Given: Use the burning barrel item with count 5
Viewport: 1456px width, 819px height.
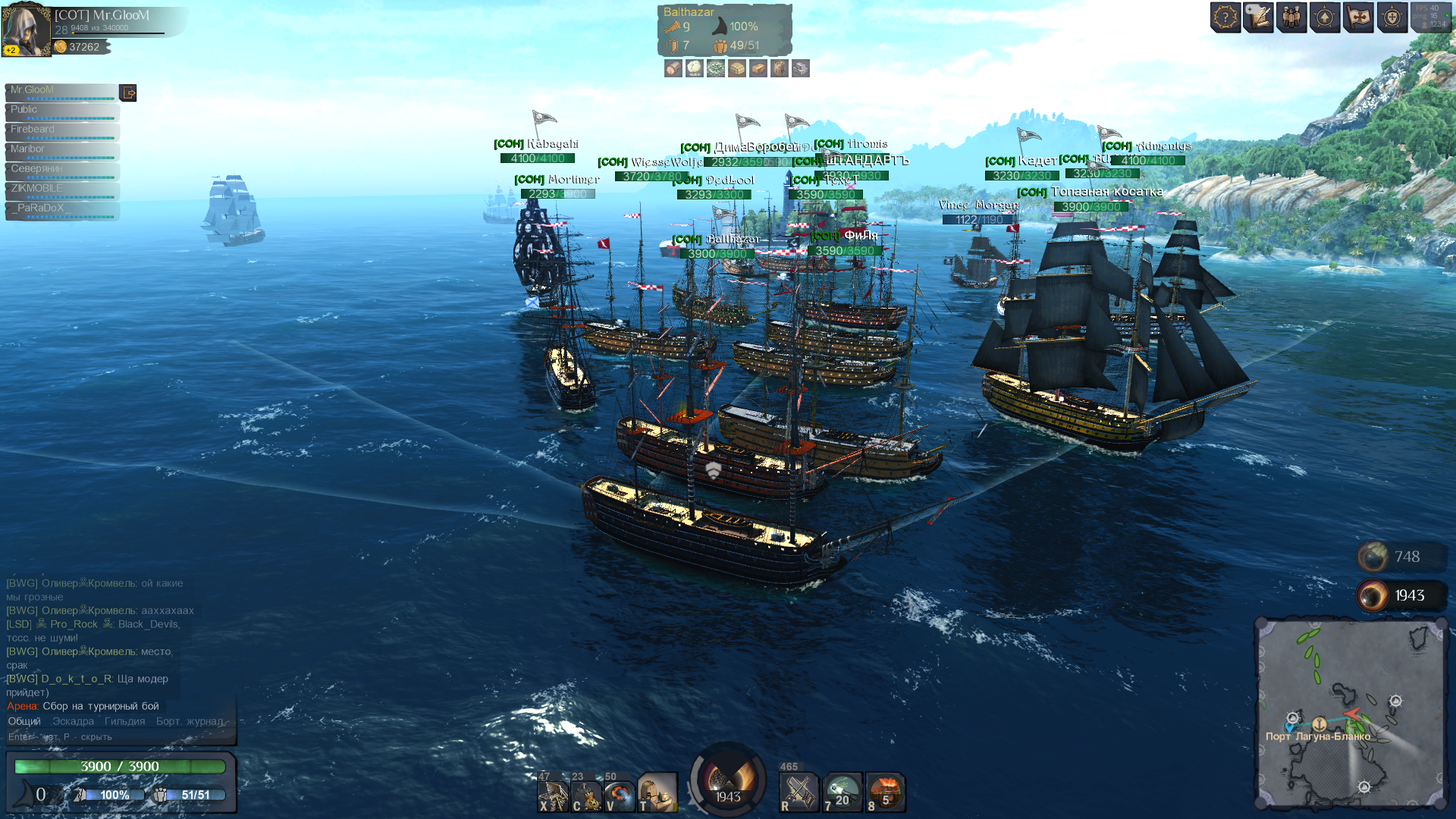Looking at the screenshot, I should tap(885, 793).
